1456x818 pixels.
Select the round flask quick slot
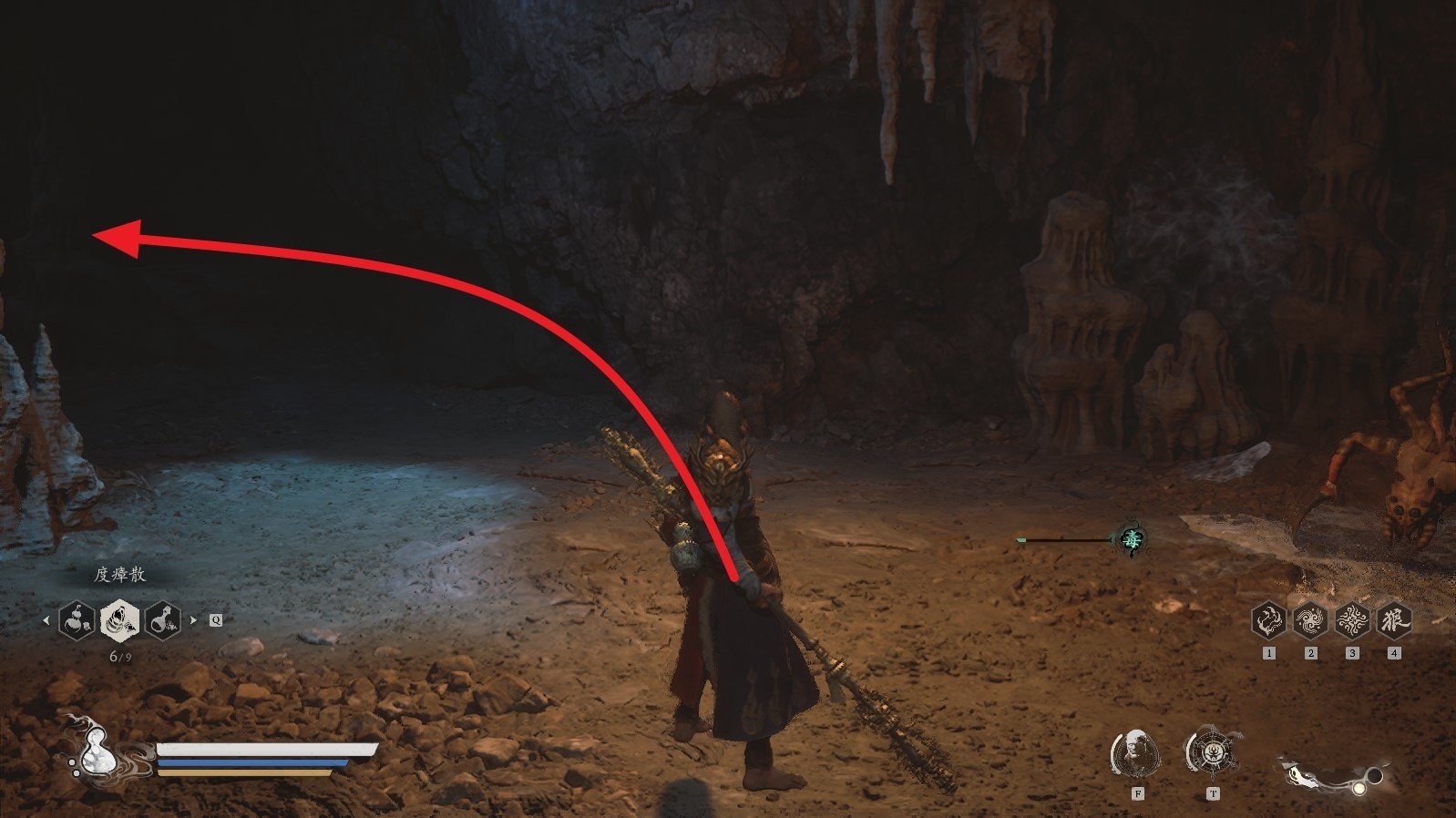coord(161,620)
